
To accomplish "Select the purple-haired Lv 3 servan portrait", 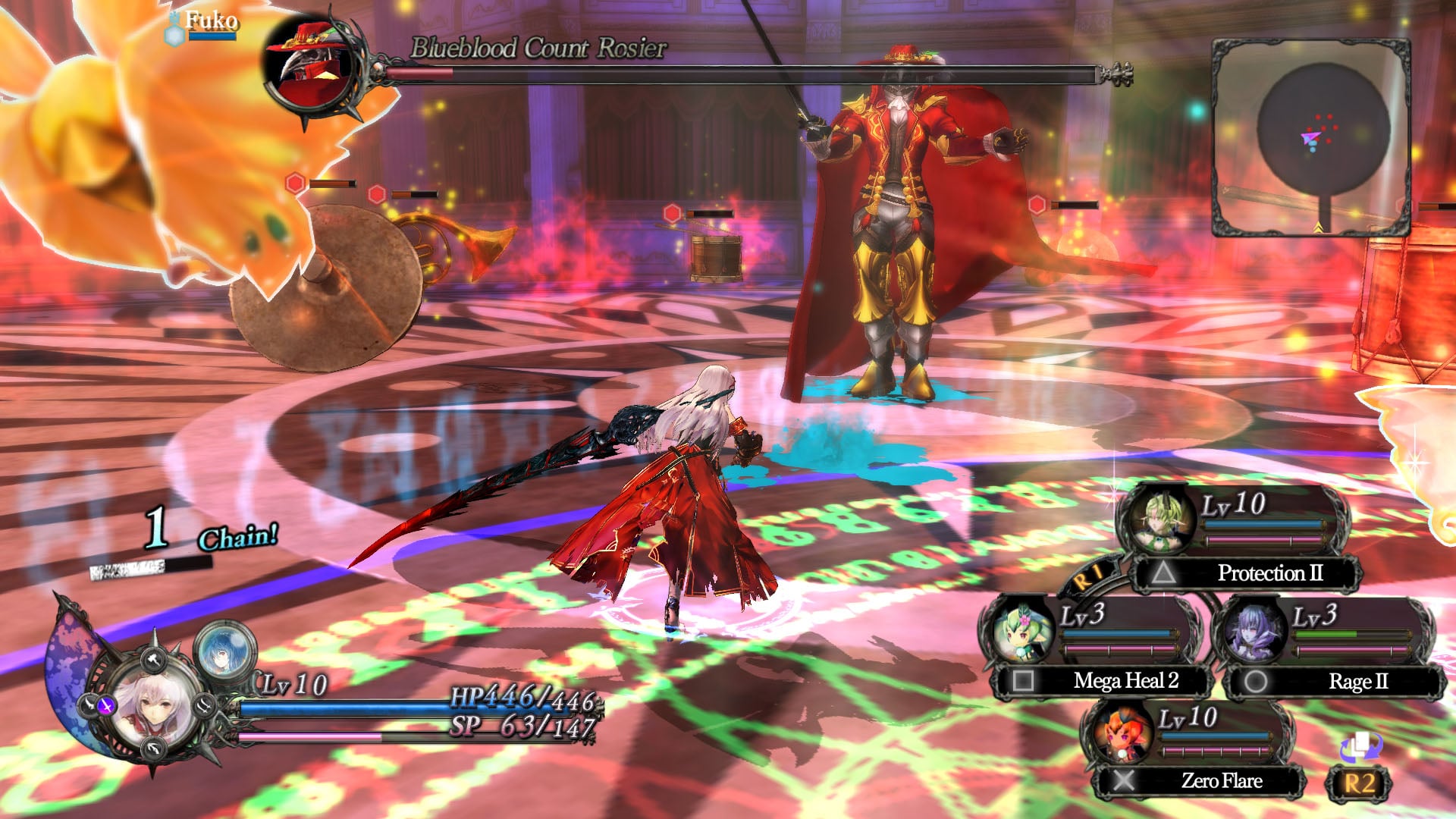I will [1254, 631].
